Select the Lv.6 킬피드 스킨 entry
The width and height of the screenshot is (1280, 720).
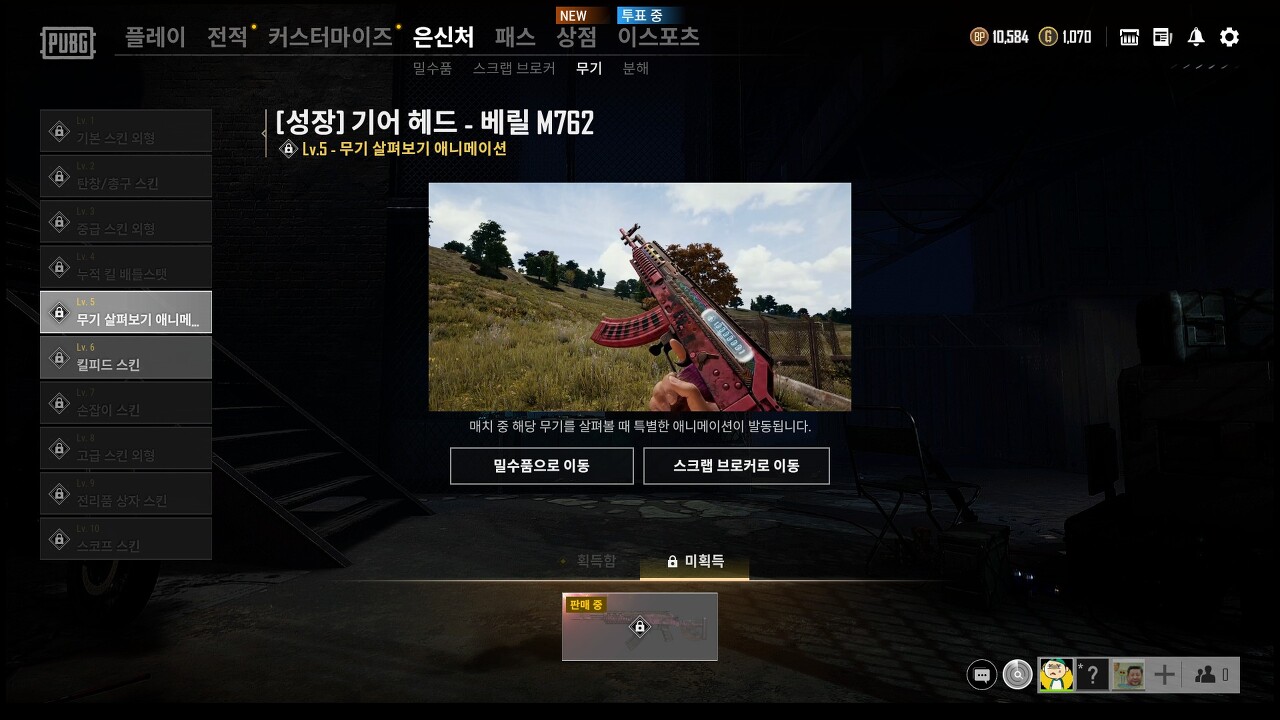[126, 356]
